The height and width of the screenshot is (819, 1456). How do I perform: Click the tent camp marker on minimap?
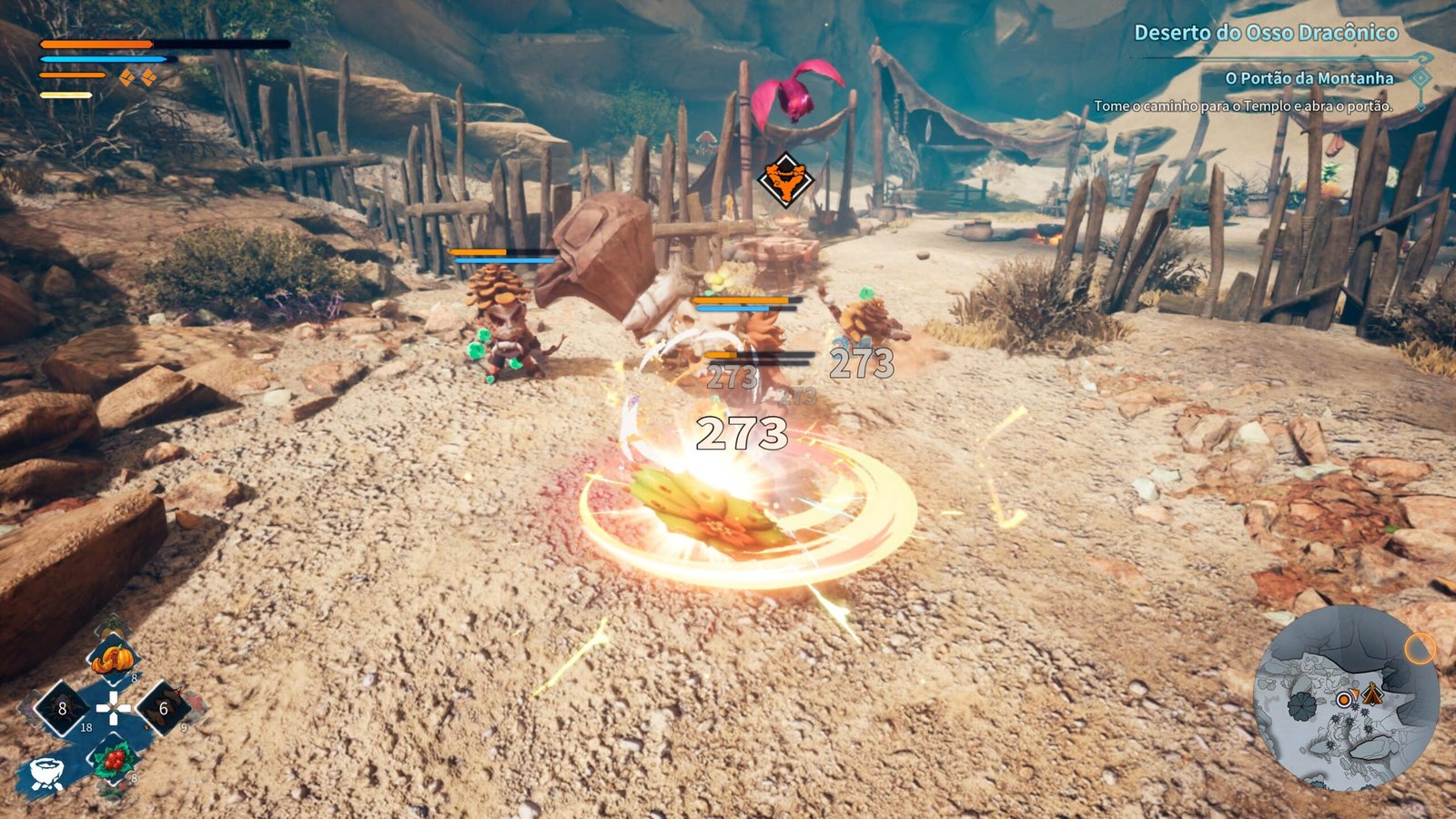(1371, 695)
